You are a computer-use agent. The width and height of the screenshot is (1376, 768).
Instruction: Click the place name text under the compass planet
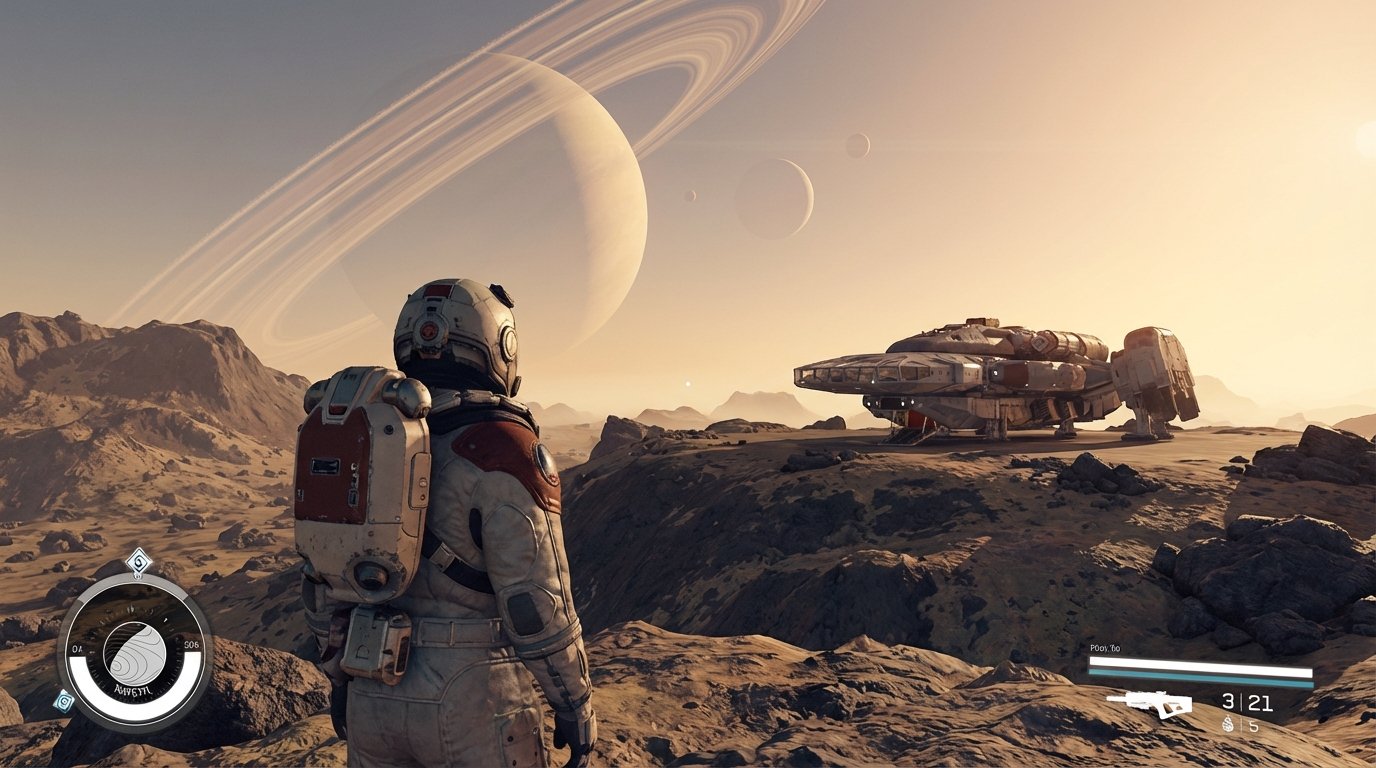133,690
